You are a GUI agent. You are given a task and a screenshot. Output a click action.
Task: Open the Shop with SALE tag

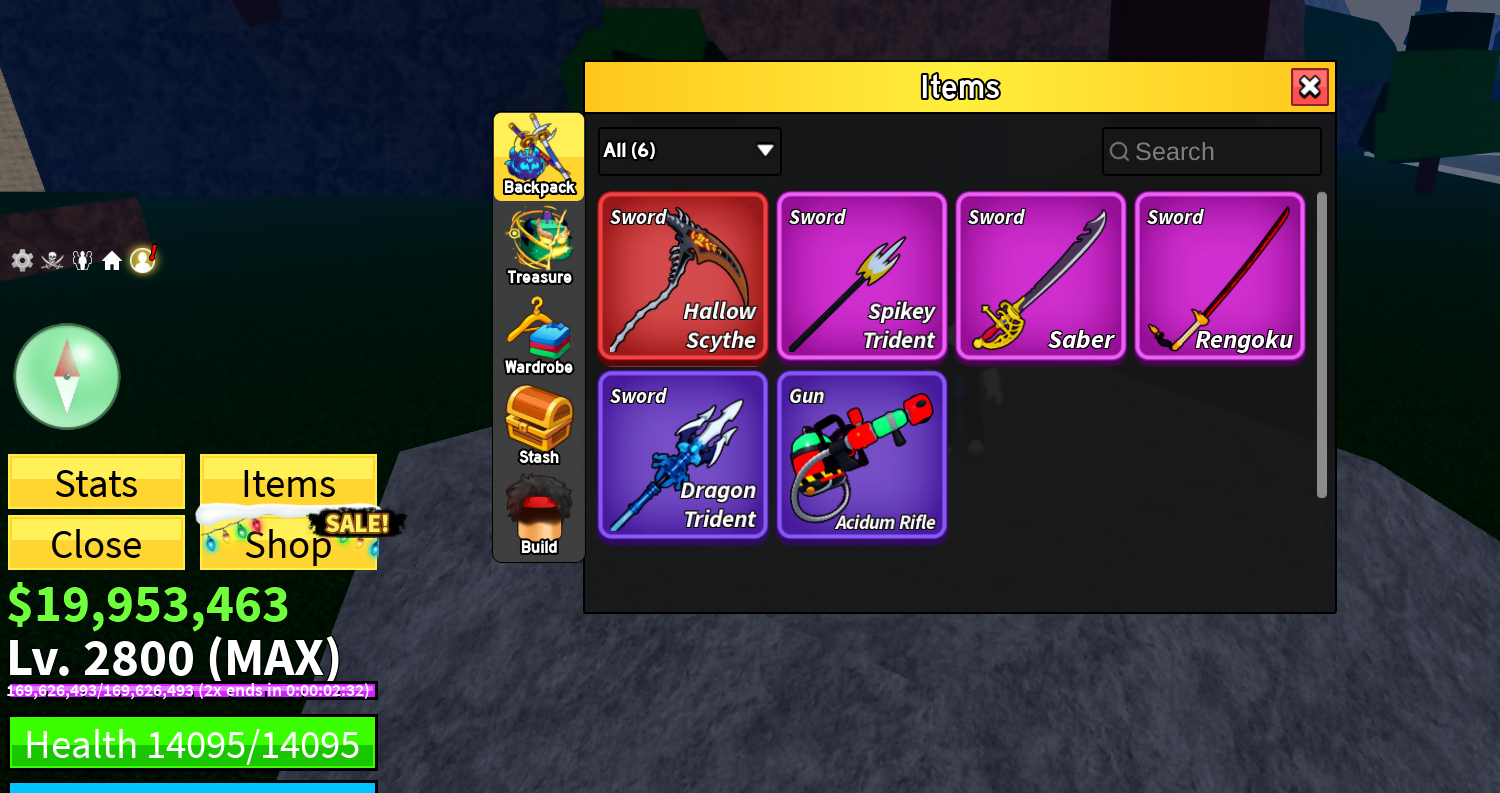point(288,543)
